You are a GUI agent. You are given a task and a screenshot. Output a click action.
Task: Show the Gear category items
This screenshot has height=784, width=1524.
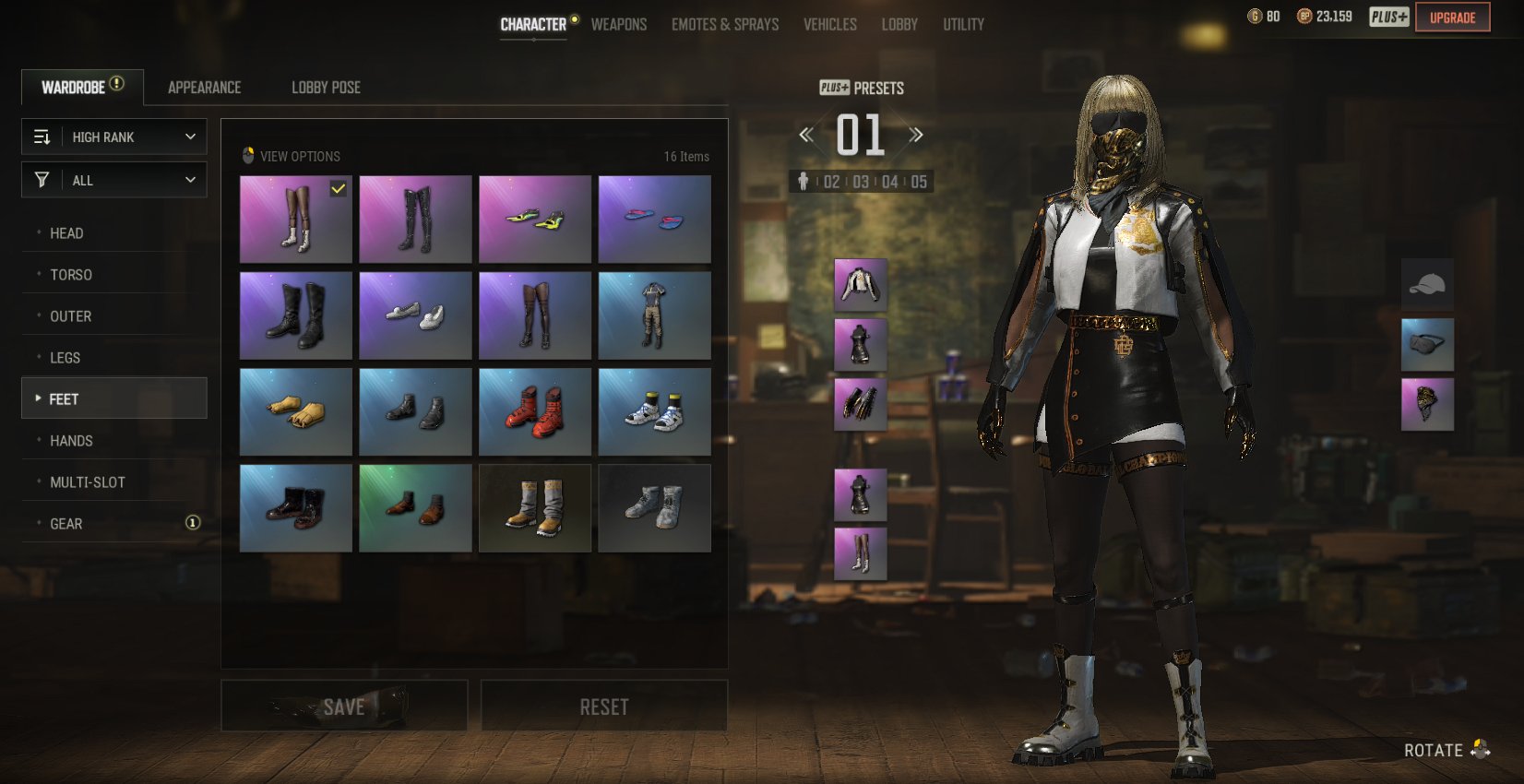66,524
